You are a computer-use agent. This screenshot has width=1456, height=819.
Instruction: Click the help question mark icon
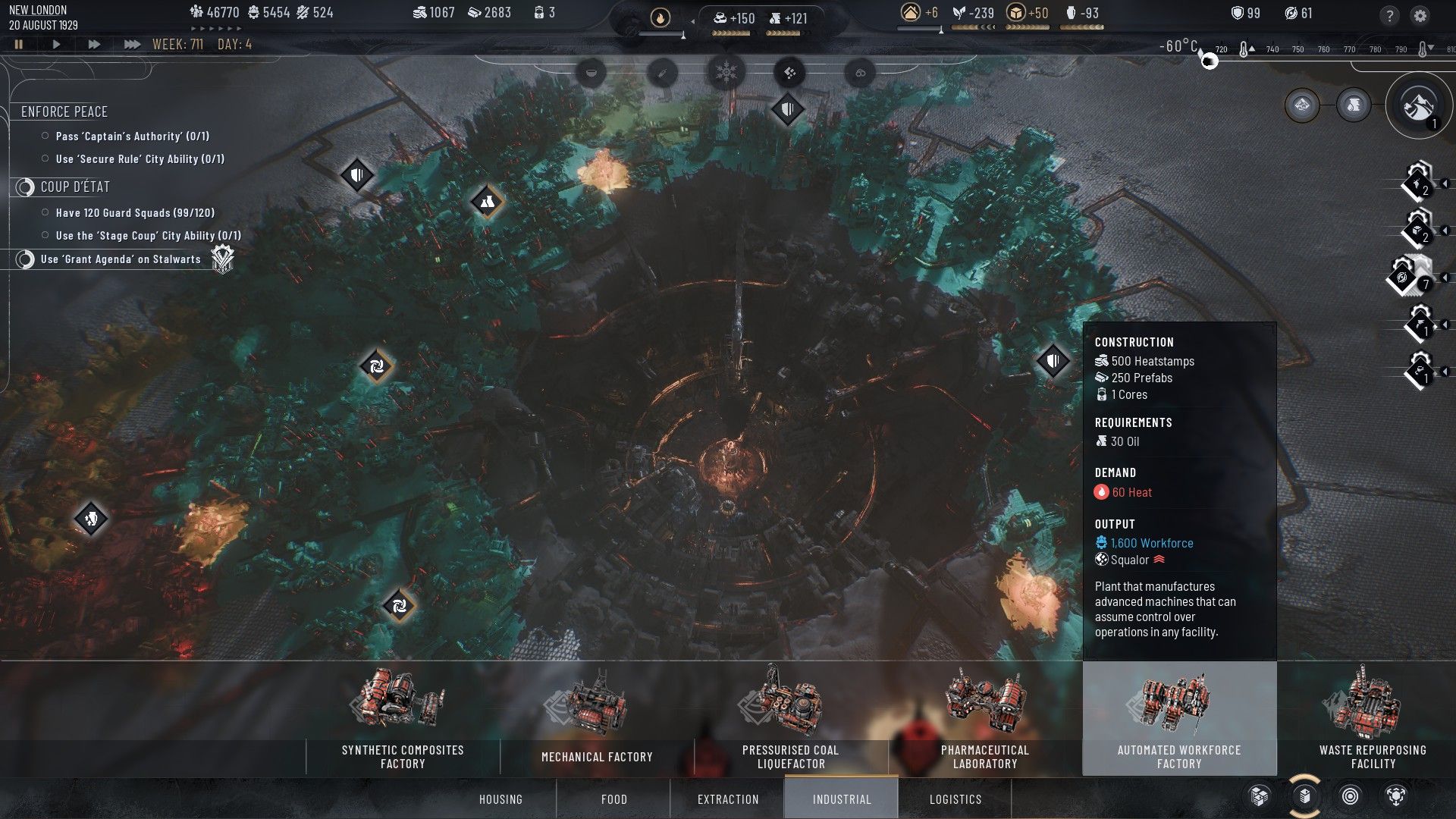(1389, 13)
